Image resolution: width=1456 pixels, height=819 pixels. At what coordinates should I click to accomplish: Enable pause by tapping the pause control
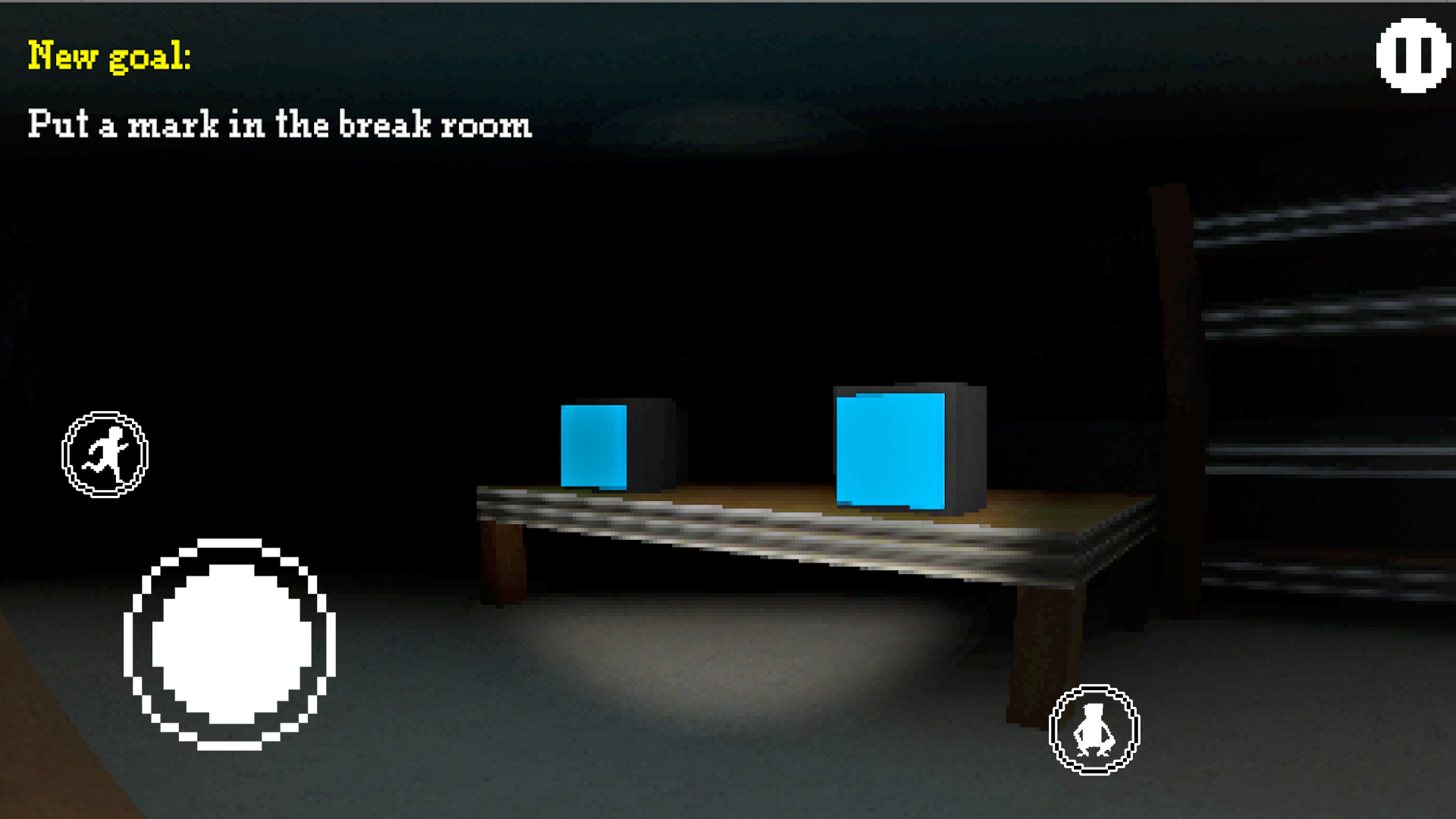coord(1412,55)
